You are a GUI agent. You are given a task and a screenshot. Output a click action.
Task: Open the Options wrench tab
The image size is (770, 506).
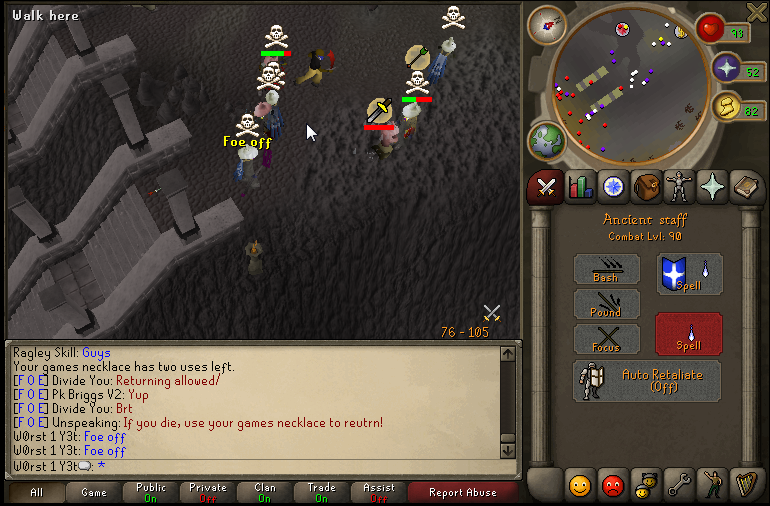point(680,486)
